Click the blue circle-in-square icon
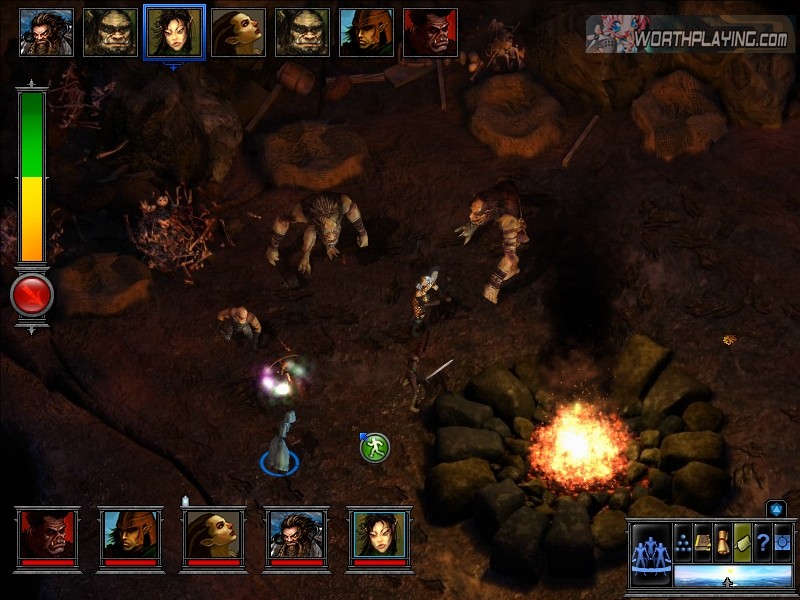 pyautogui.click(x=782, y=542)
